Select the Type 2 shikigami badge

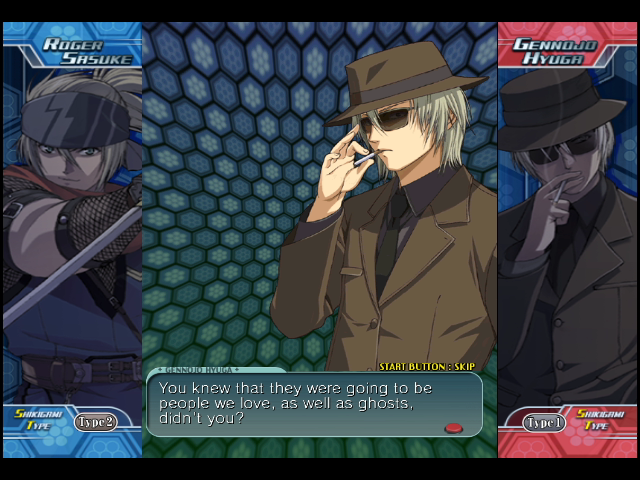(x=96, y=421)
